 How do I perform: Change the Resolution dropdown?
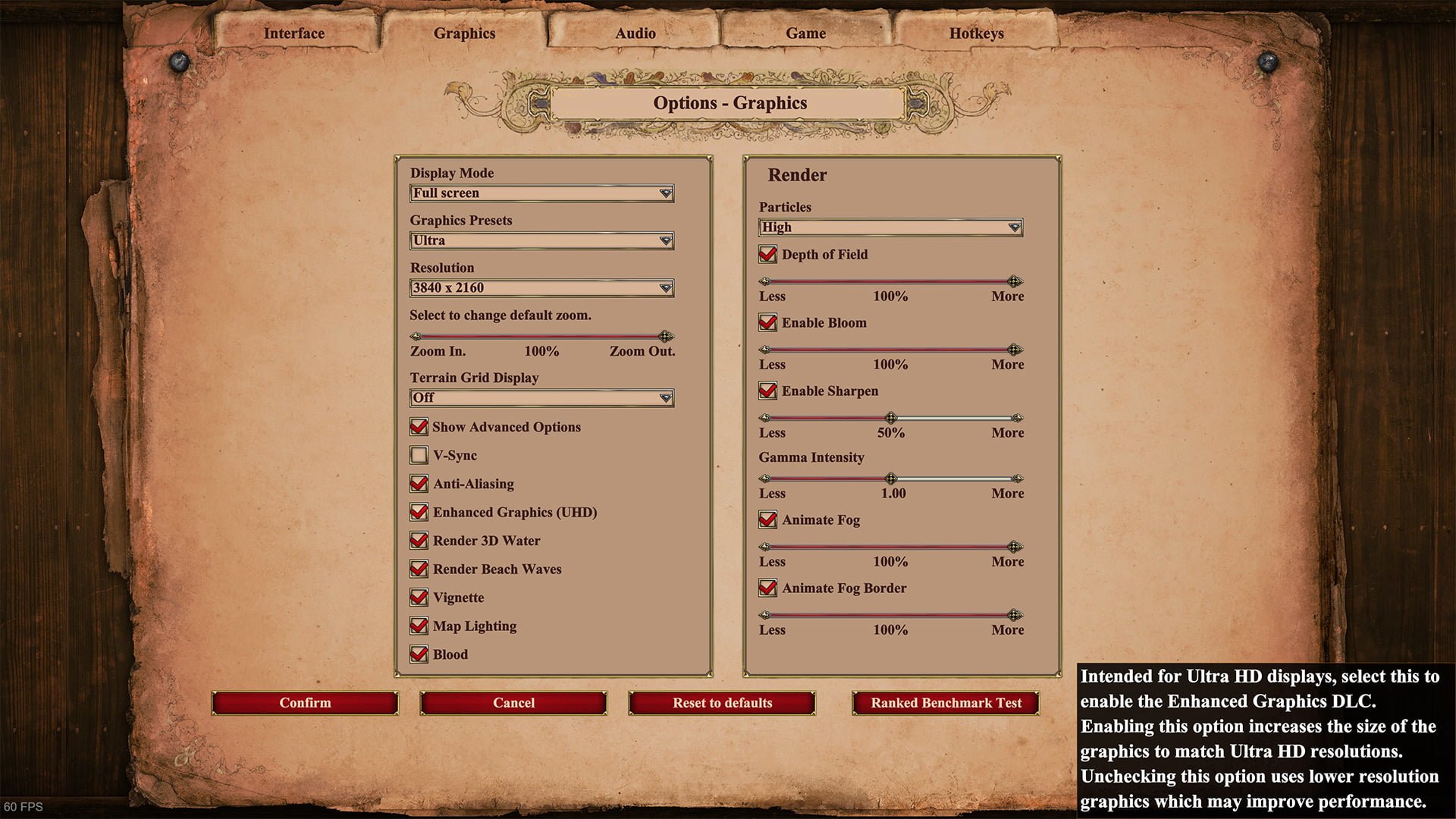point(541,288)
